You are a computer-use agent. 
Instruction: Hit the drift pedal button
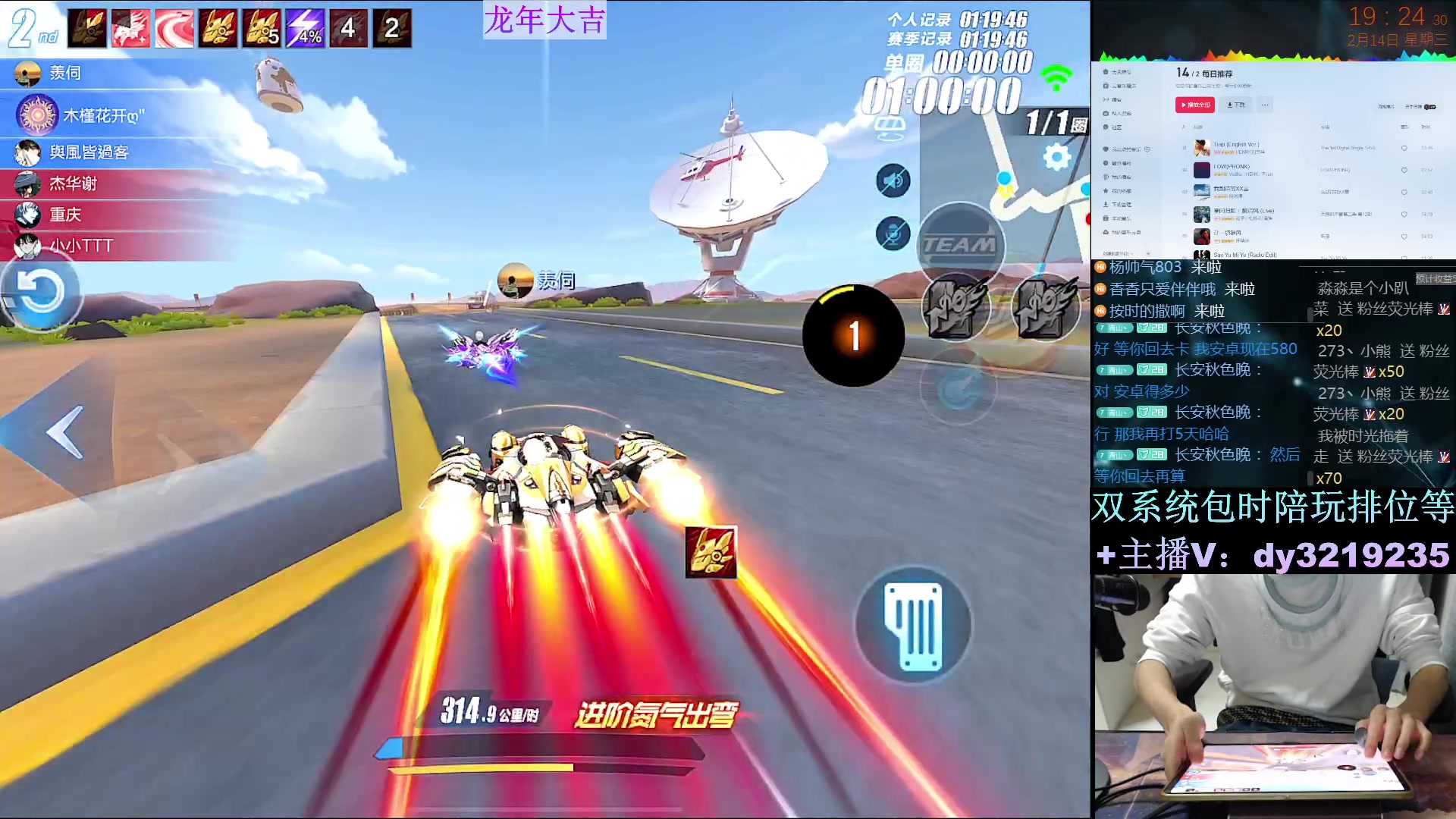[x=914, y=626]
